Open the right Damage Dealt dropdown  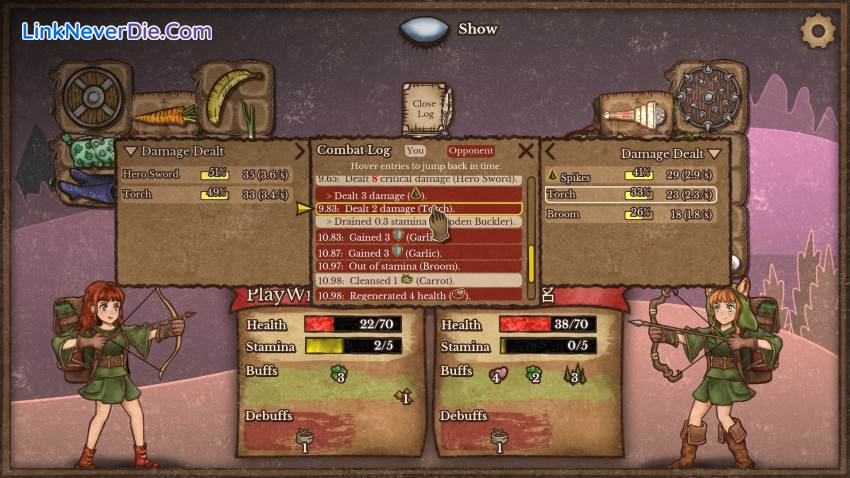coord(669,153)
